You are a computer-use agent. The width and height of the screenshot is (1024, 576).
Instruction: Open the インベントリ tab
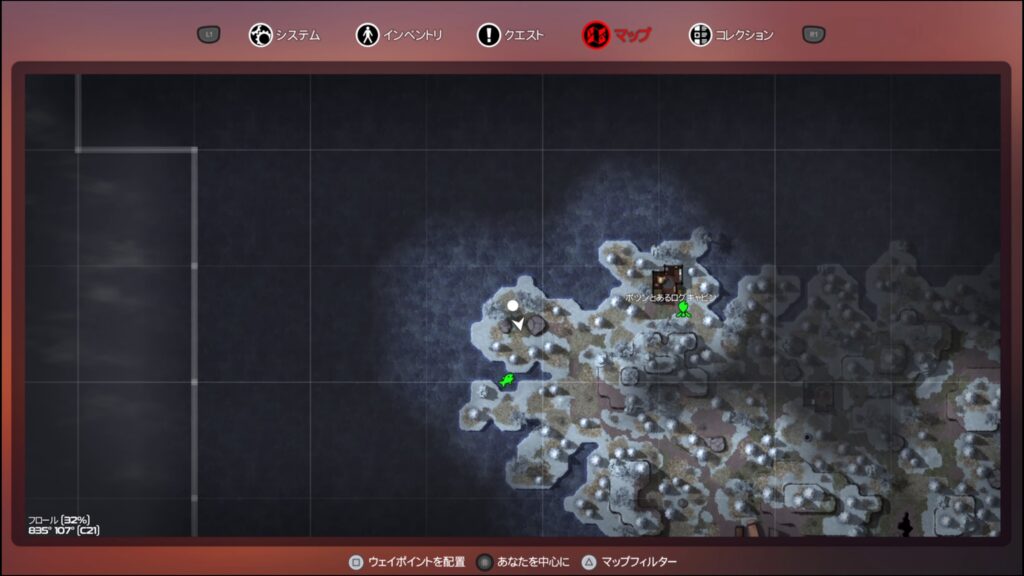point(397,35)
